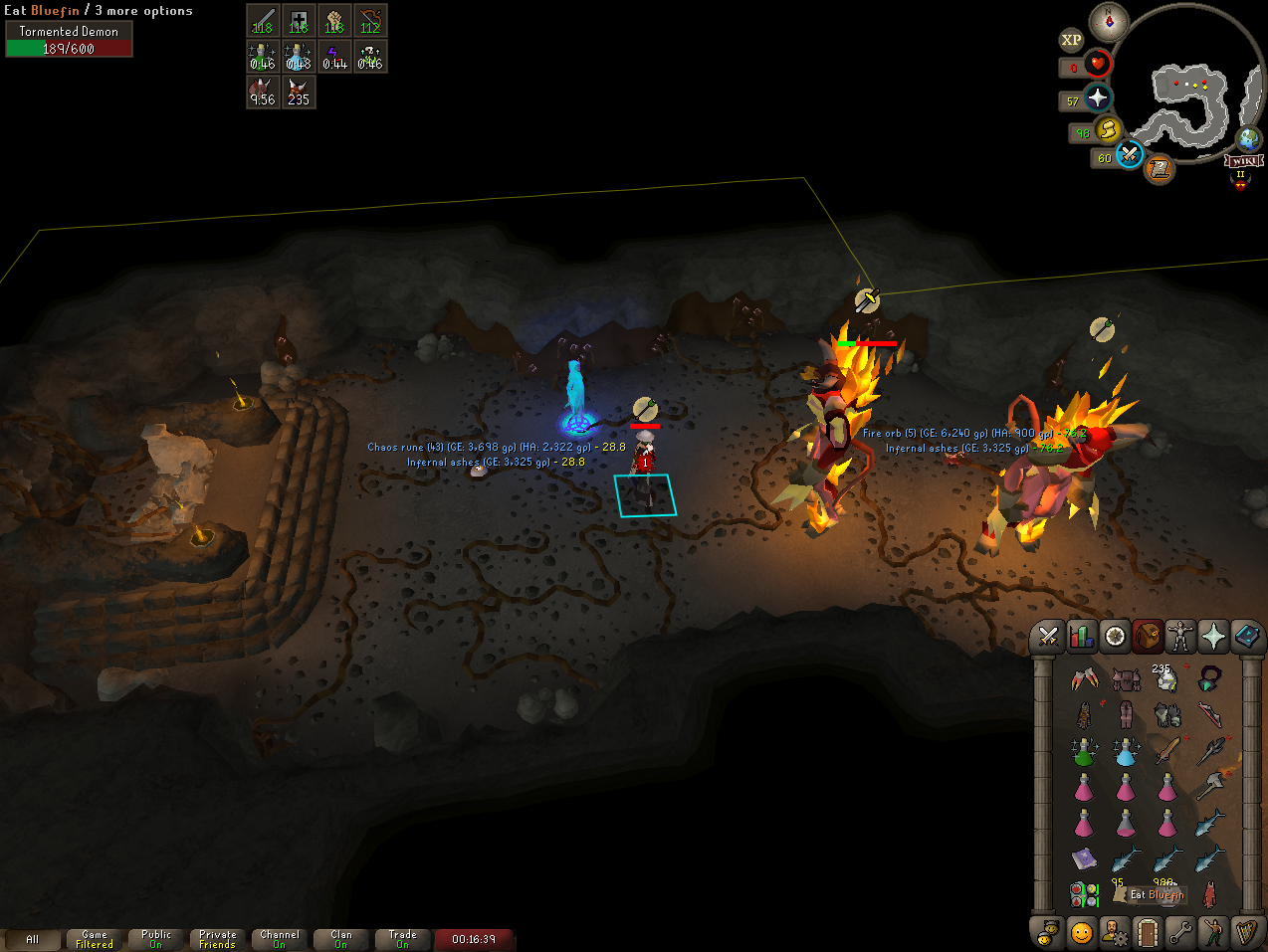Click the compass to face north
Screen dimensions: 1268x952
click(1109, 21)
